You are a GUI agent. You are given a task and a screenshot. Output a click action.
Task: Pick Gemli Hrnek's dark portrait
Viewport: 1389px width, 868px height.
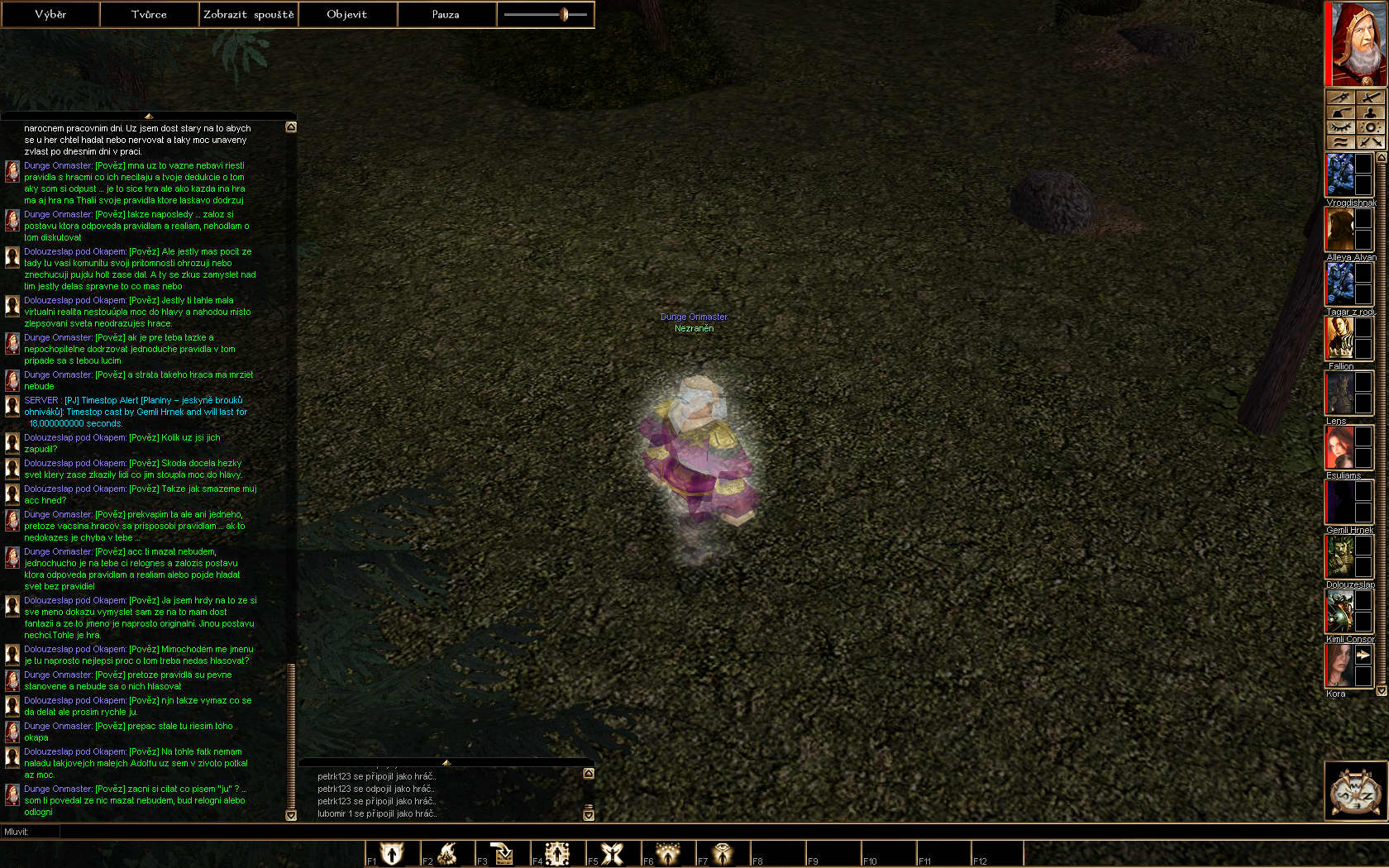[1340, 502]
